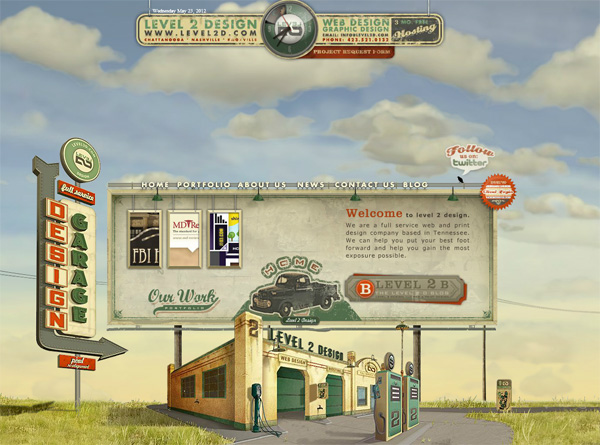Open the third portfolio thumbnail with yellow design
Image resolution: width=600 pixels, height=445 pixels.
(224, 240)
